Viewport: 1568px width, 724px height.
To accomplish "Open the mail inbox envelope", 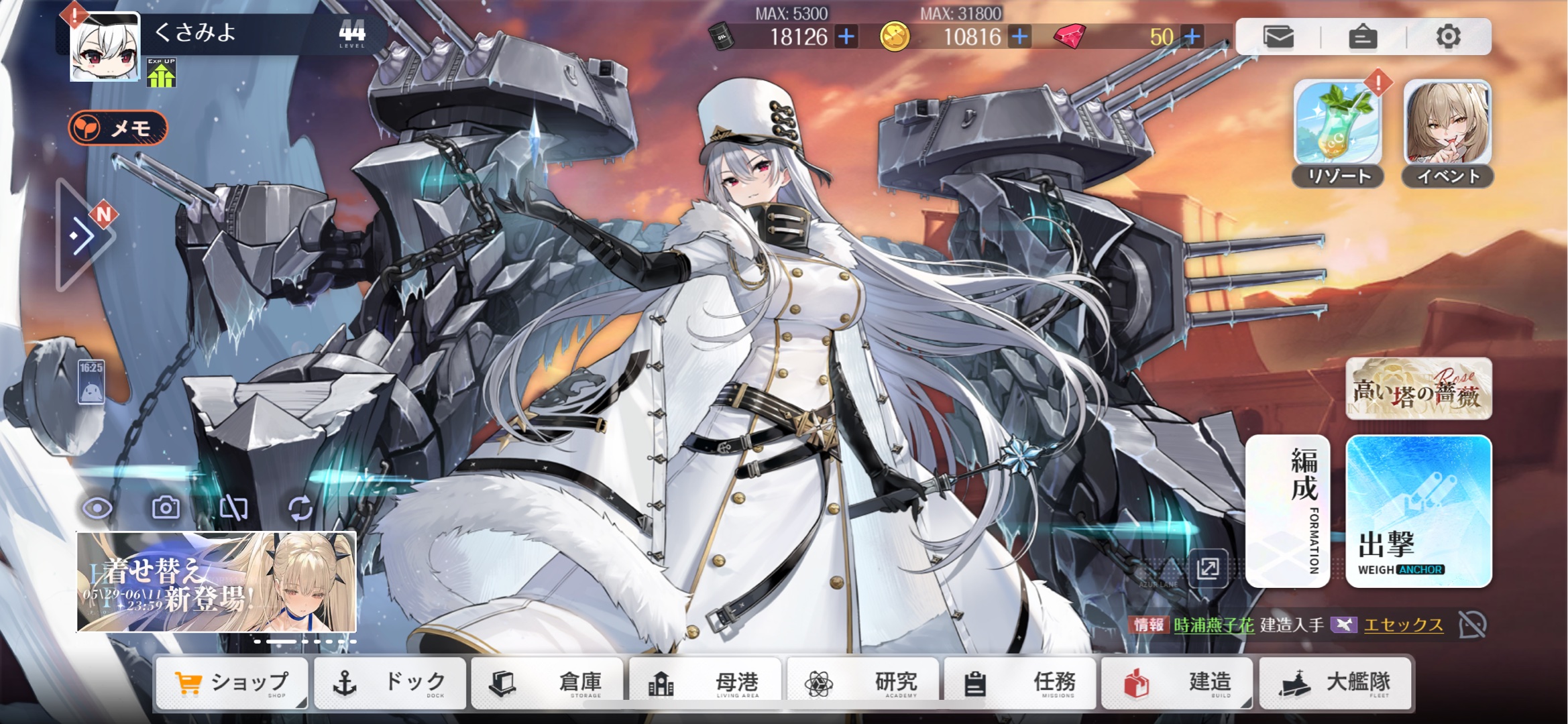I will [1278, 36].
